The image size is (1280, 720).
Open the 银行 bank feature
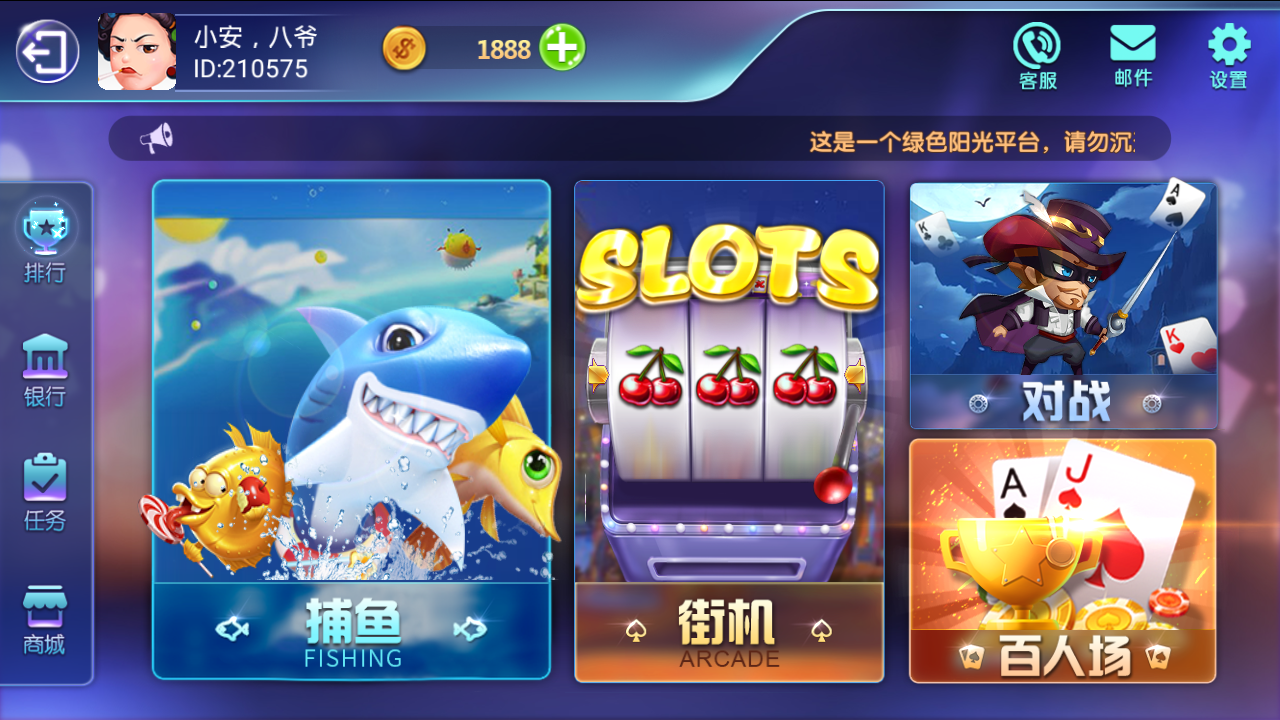coord(42,370)
